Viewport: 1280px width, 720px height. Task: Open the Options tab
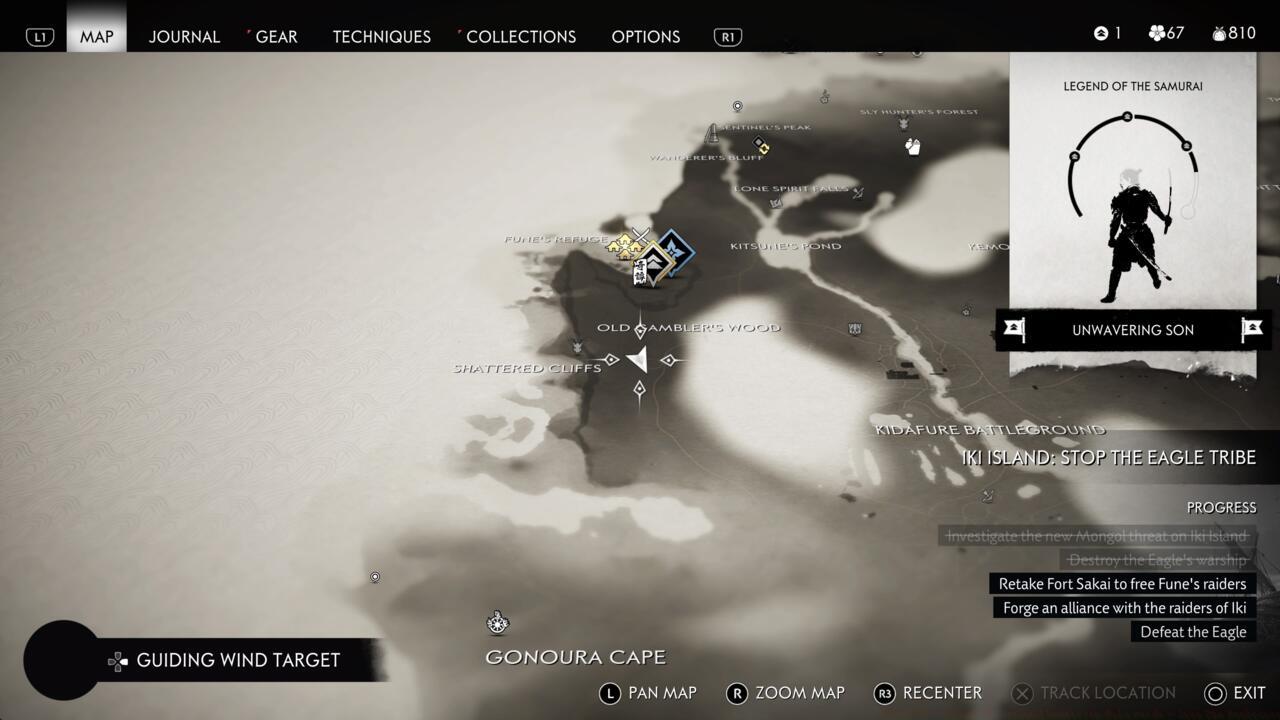point(645,36)
